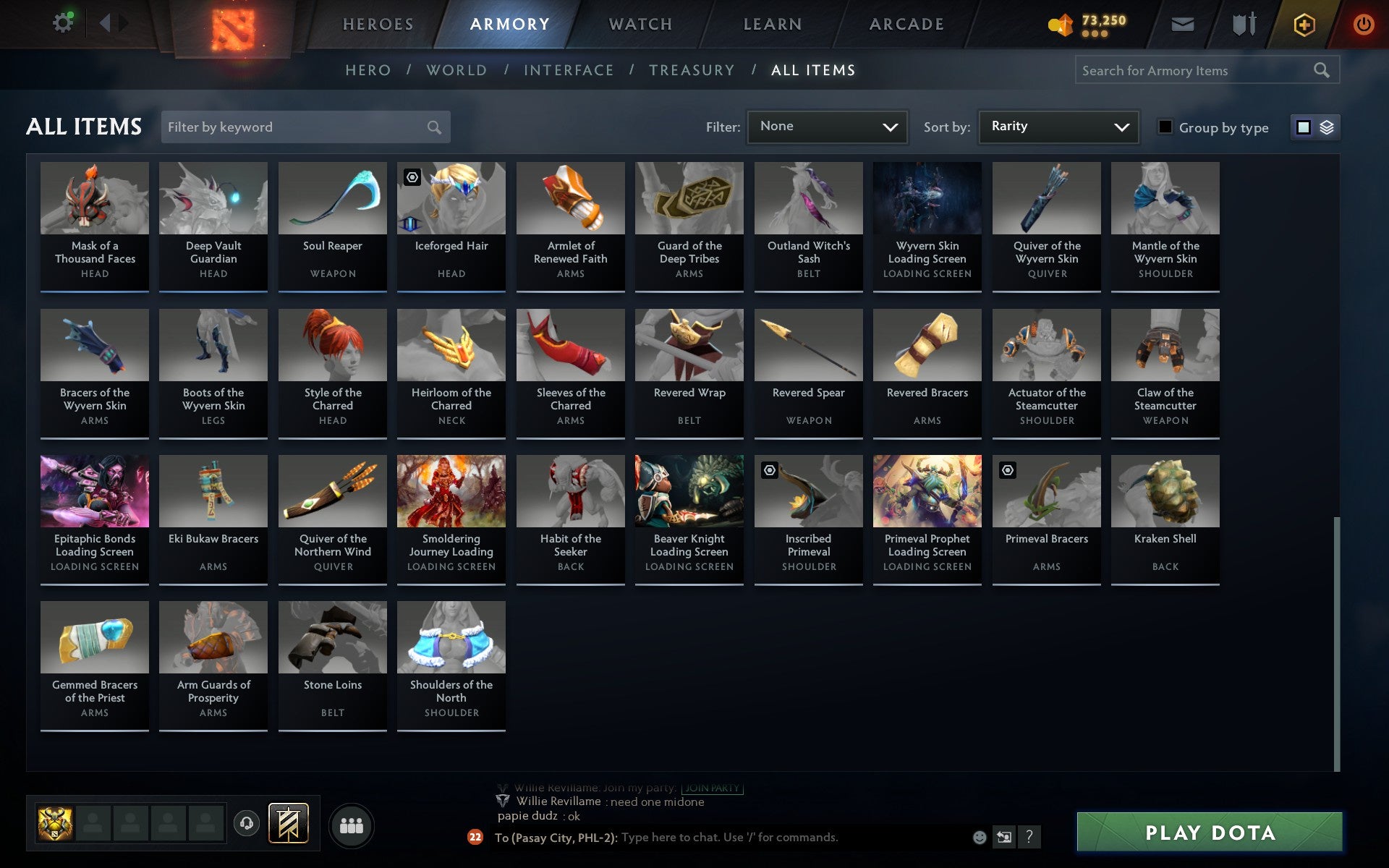Open the mail notifications icon

click(x=1182, y=23)
